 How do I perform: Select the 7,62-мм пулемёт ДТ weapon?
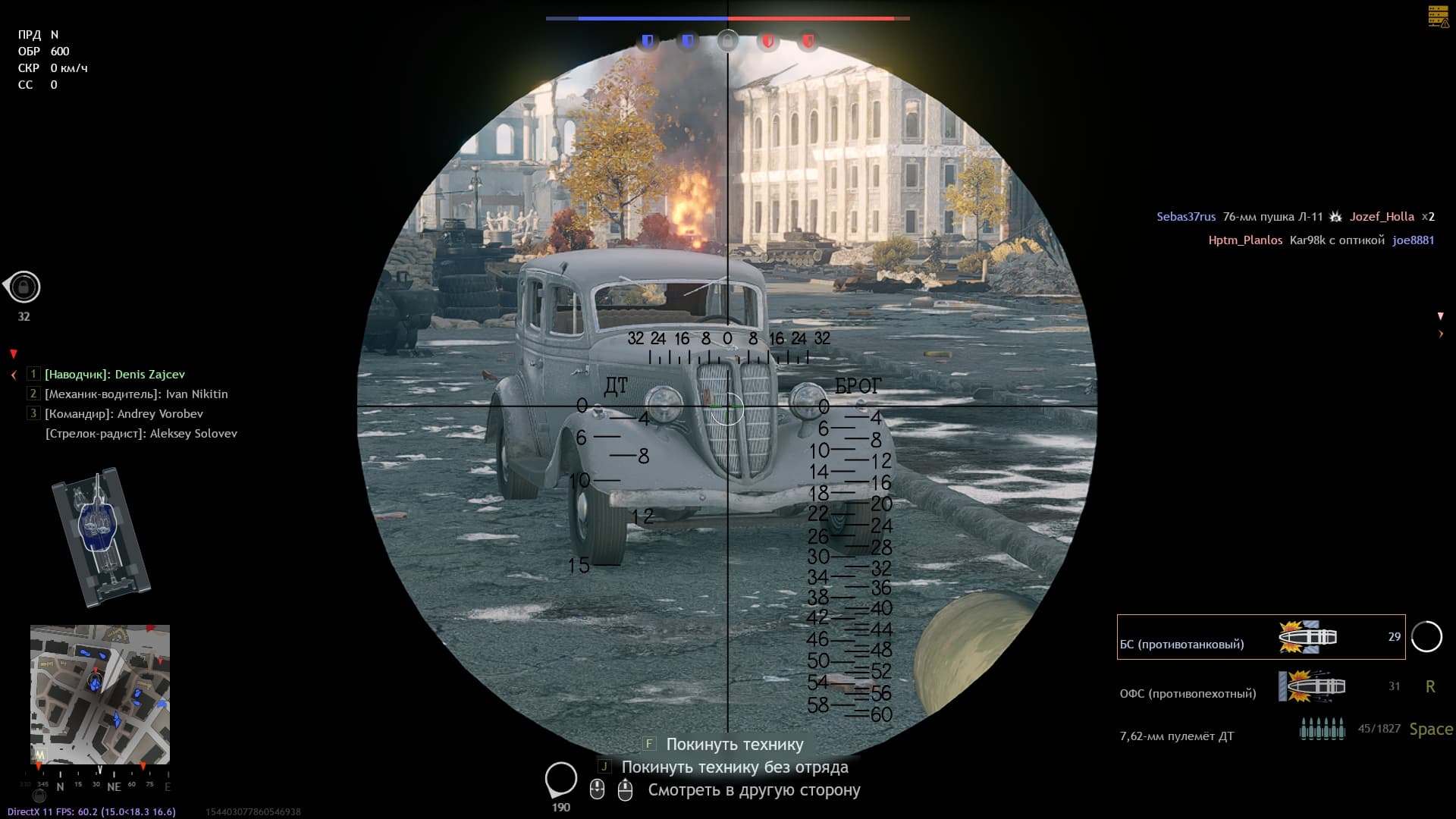pyautogui.click(x=1260, y=731)
